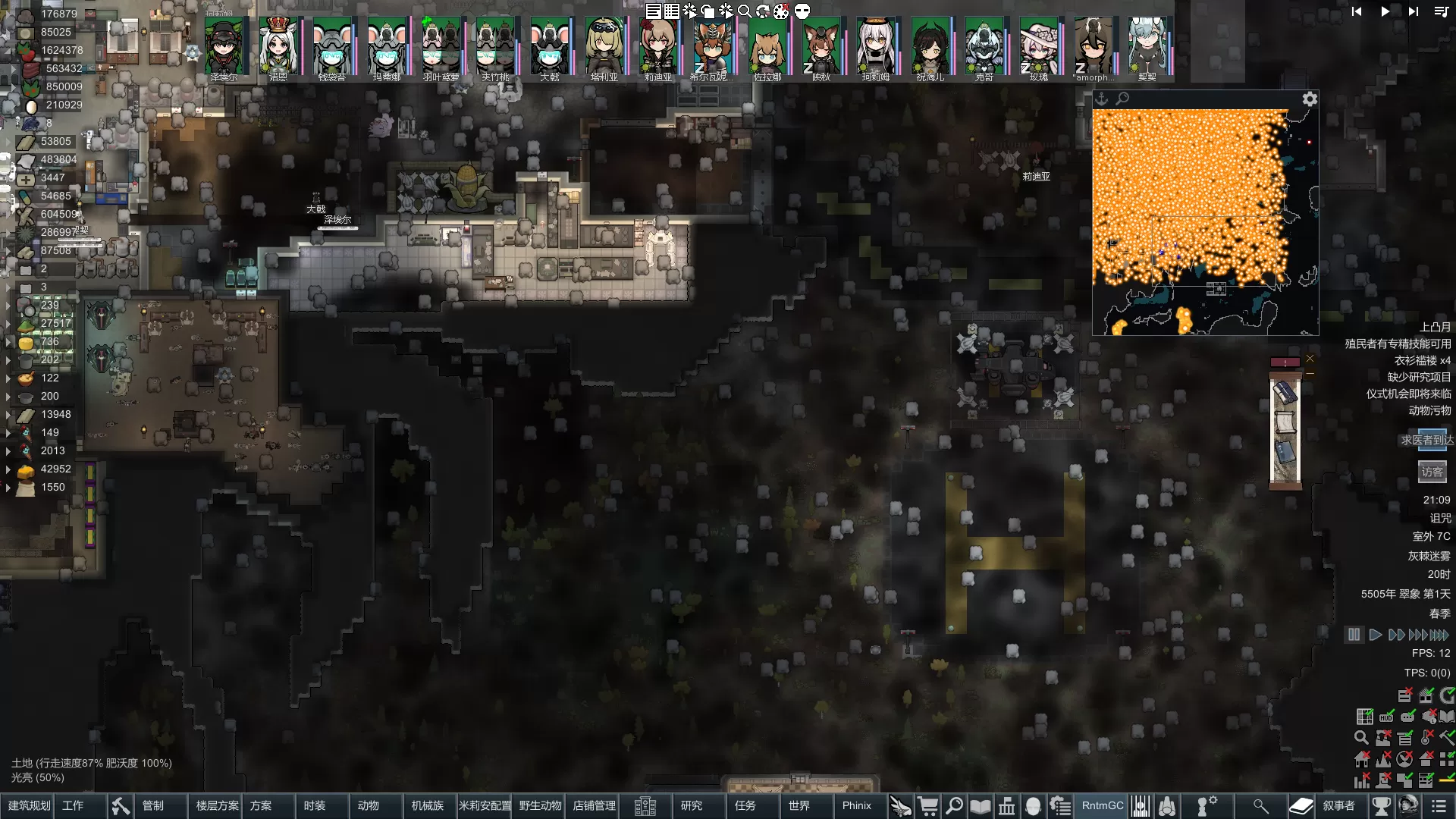
Task: Open the 机械族 mechs tab
Action: (428, 805)
